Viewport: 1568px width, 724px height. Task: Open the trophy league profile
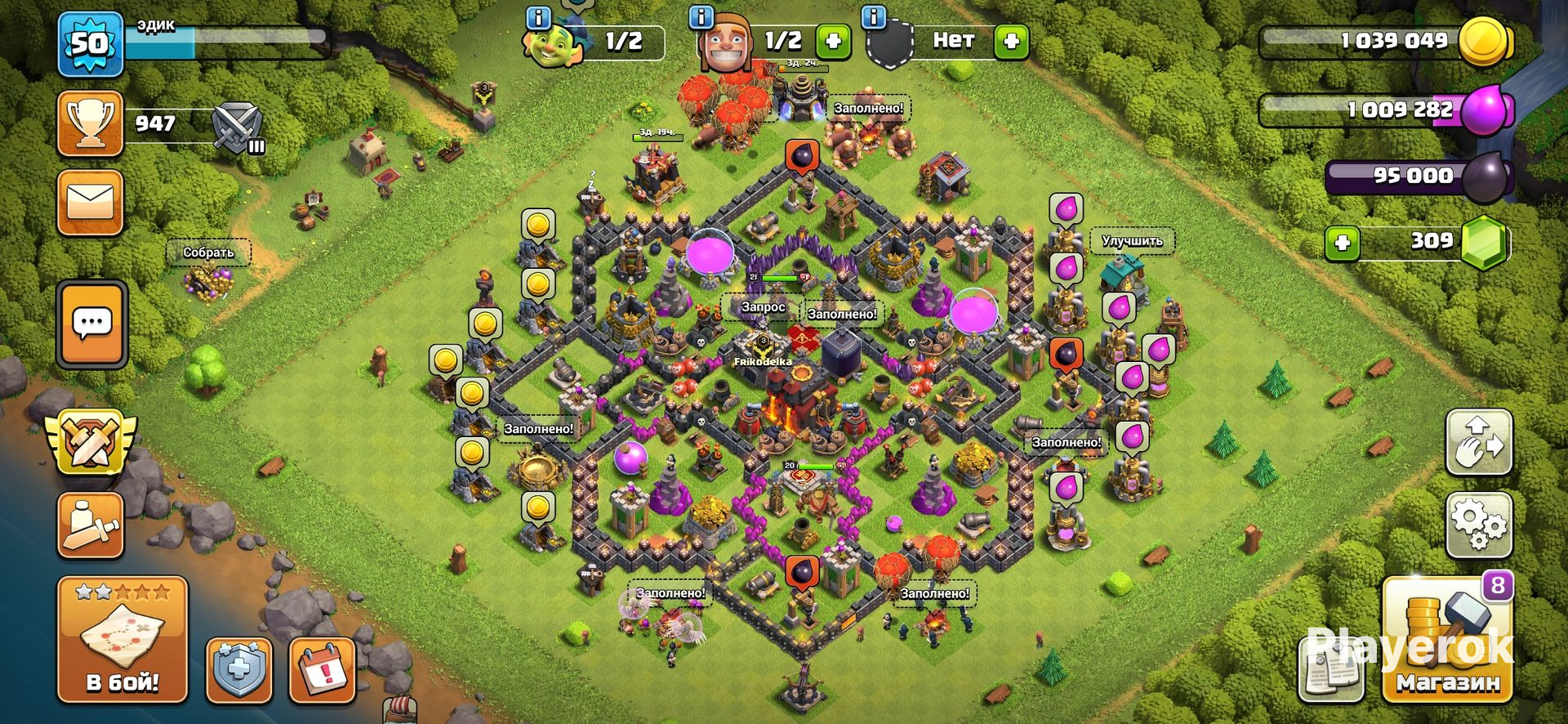[x=90, y=123]
